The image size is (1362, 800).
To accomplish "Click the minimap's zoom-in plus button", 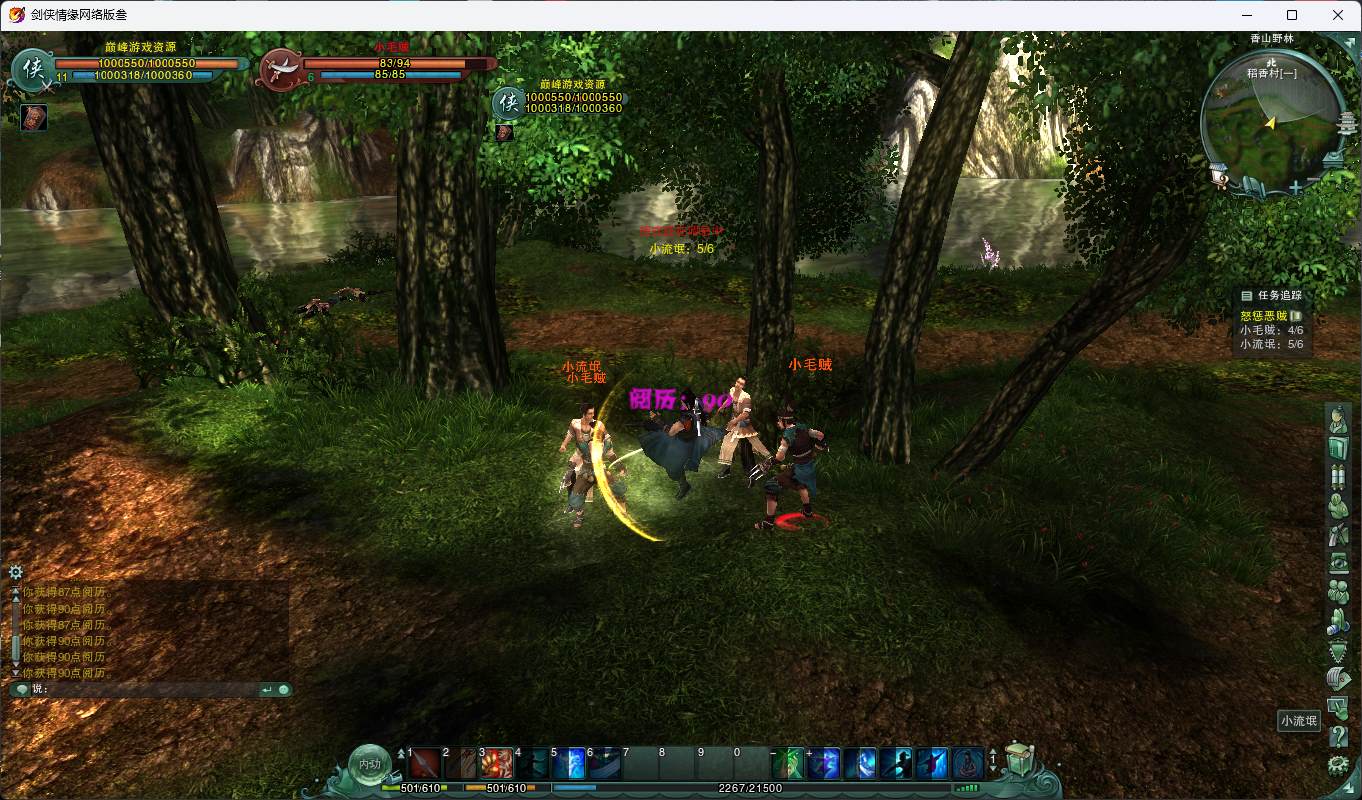I will point(1296,187).
